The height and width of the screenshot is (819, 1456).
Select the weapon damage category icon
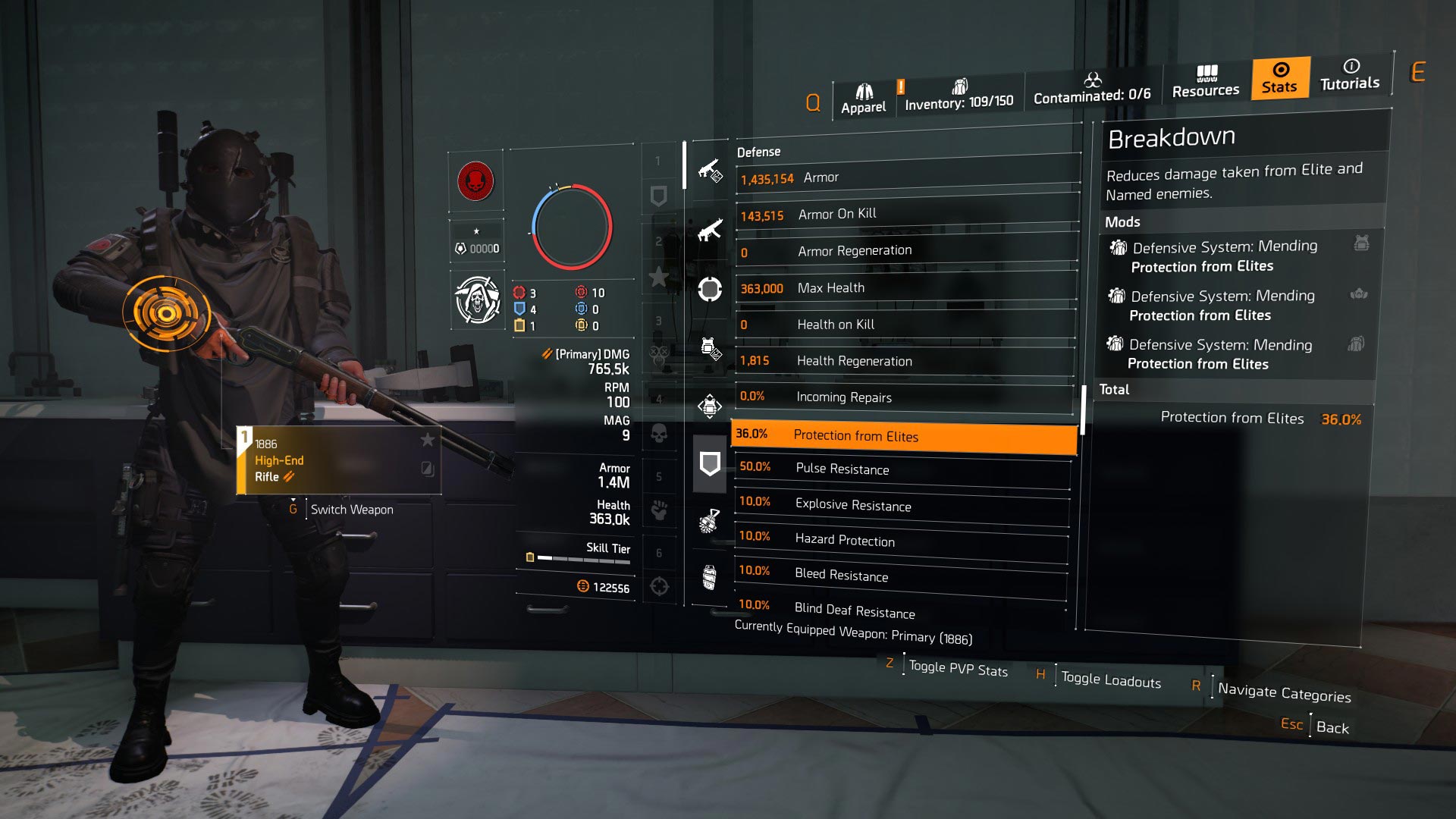pyautogui.click(x=709, y=172)
